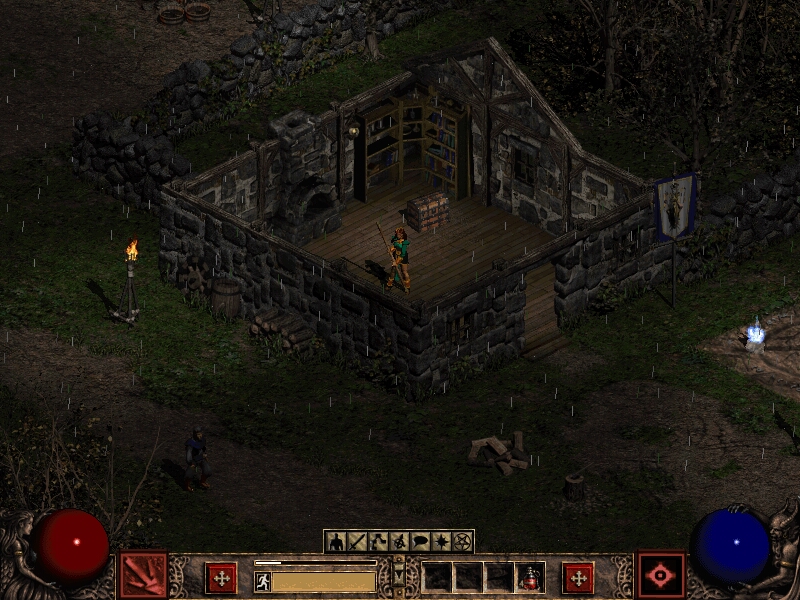Show the skill tree panel
The width and height of the screenshot is (800, 600).
click(x=377, y=541)
